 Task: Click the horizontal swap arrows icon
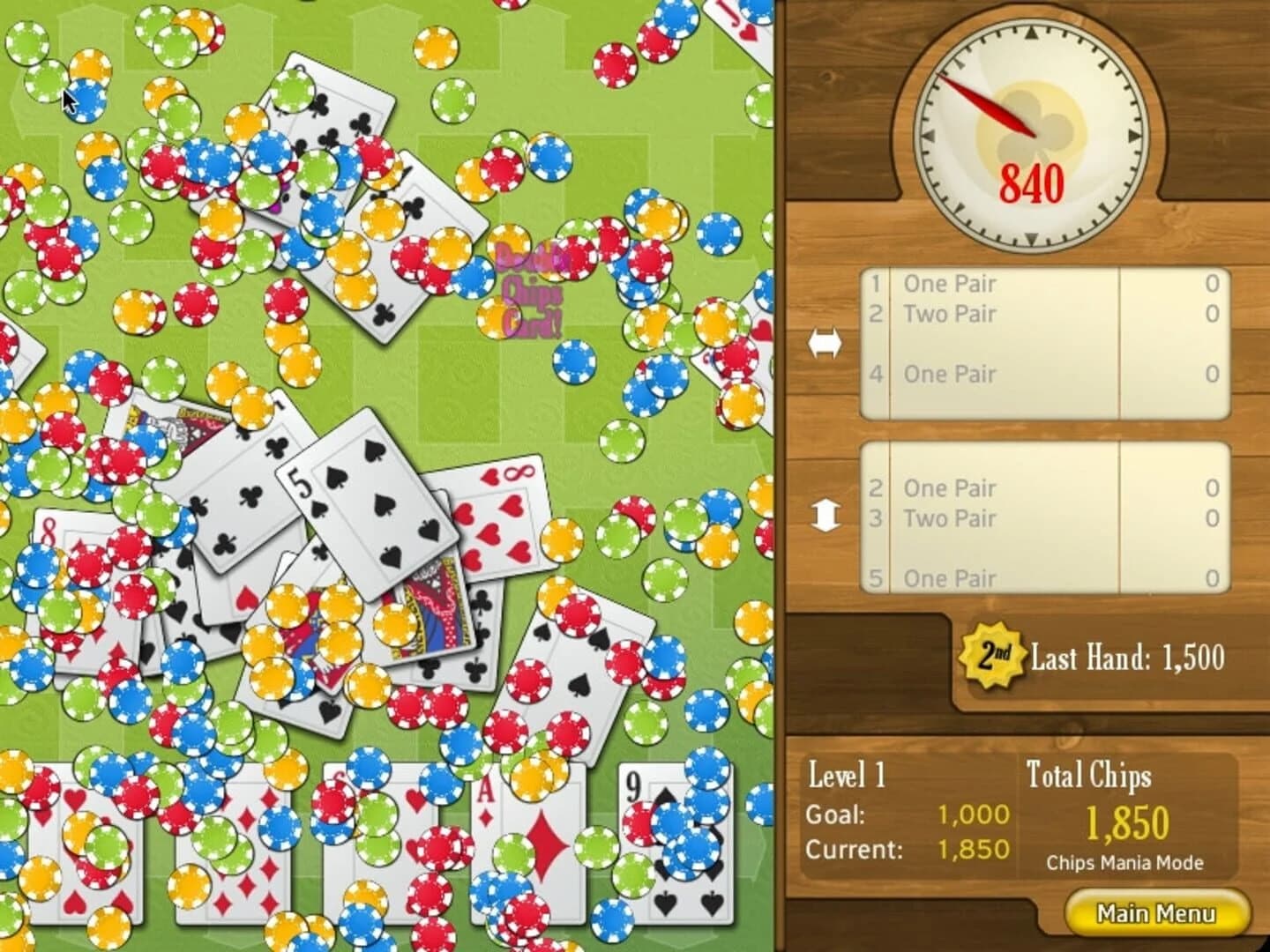(826, 342)
